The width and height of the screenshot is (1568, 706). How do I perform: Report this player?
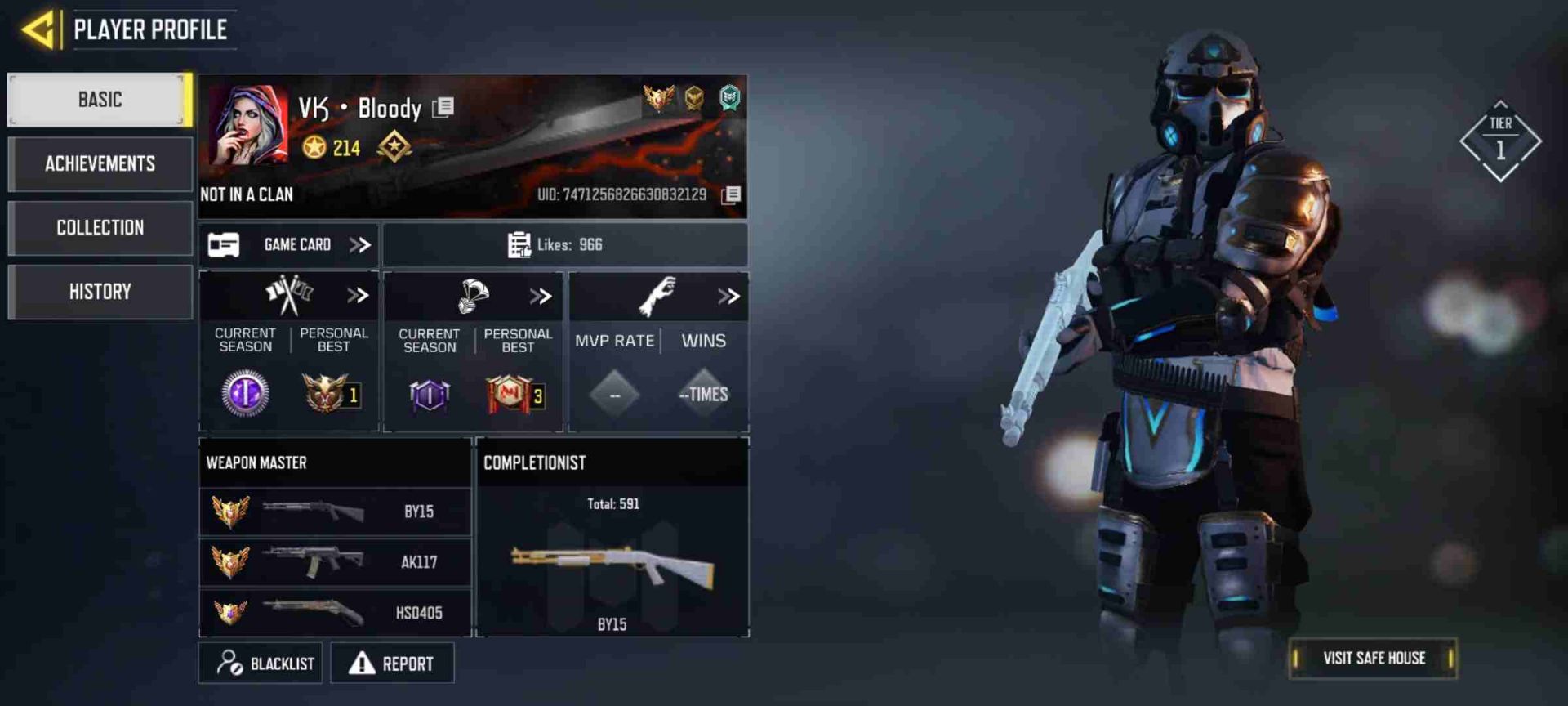[x=392, y=664]
